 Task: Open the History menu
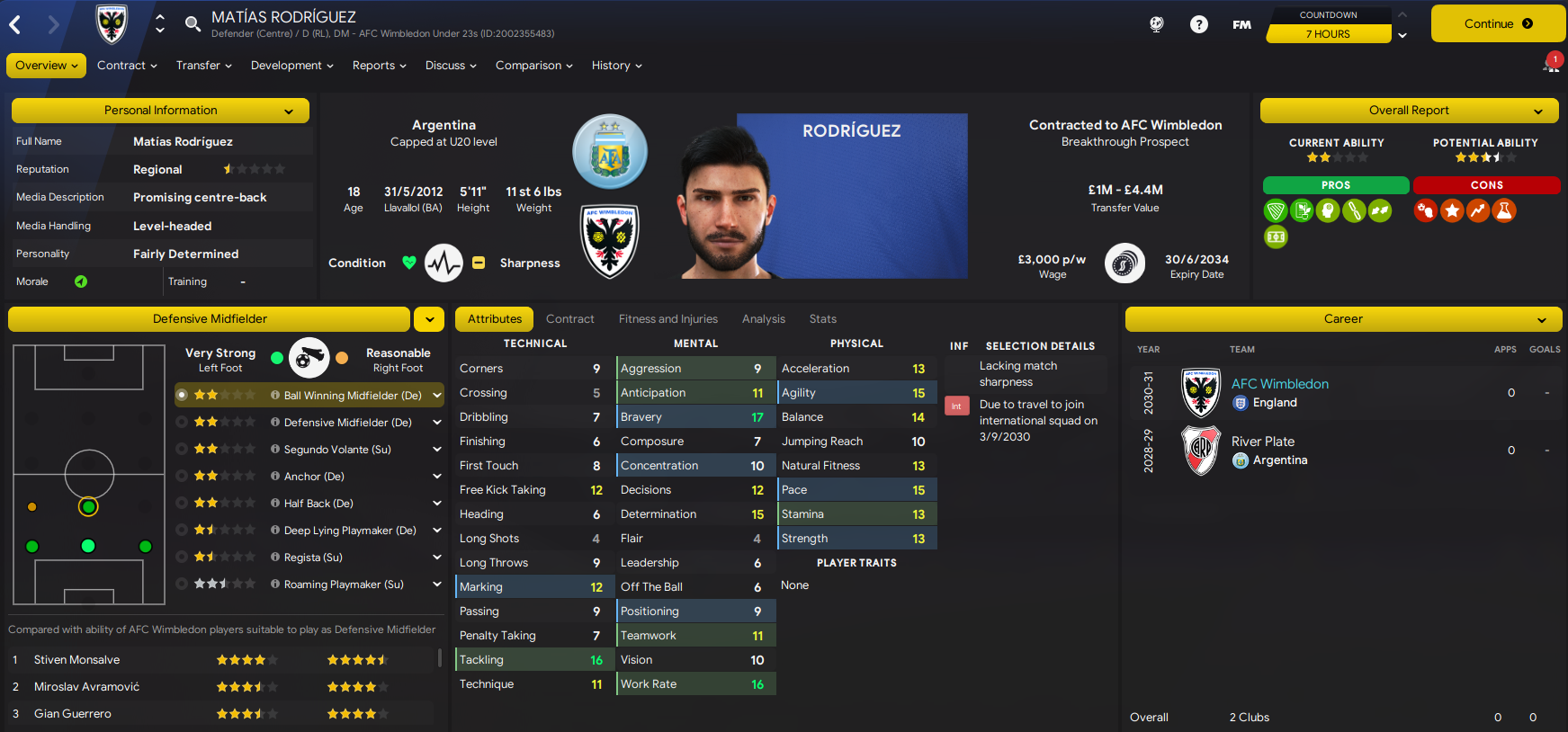(x=616, y=66)
